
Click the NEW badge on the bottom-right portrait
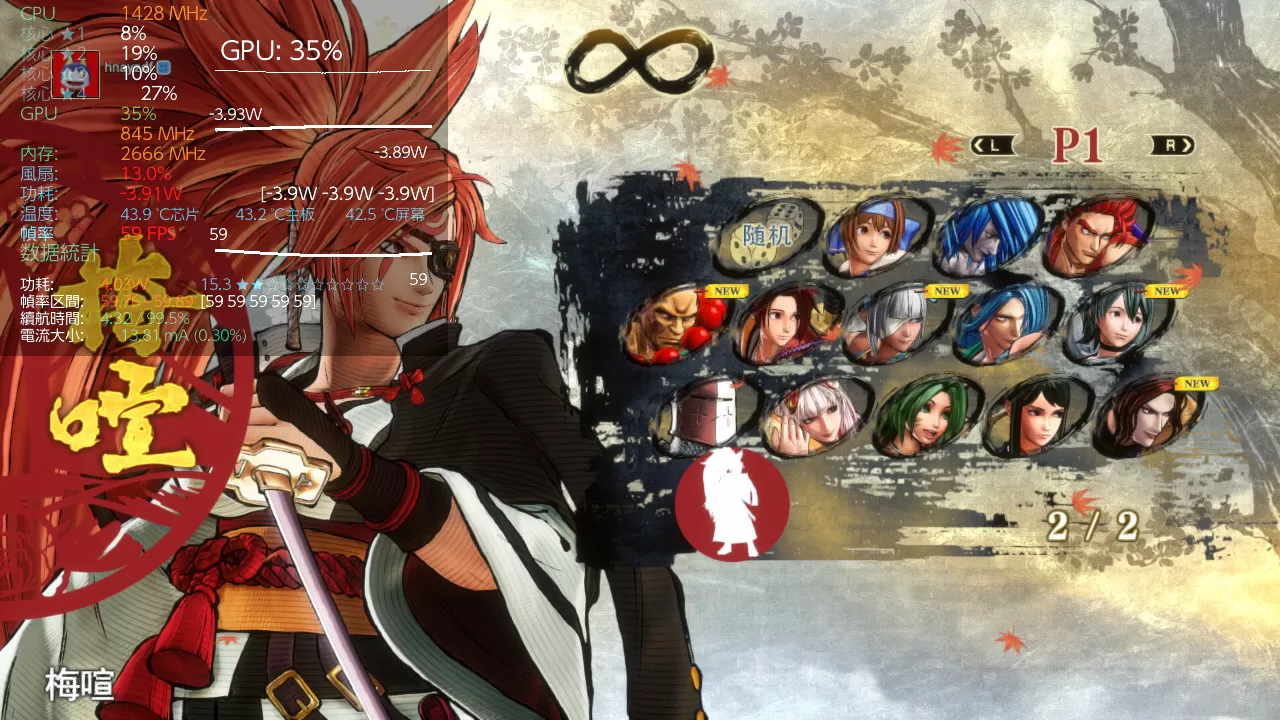click(x=1196, y=382)
